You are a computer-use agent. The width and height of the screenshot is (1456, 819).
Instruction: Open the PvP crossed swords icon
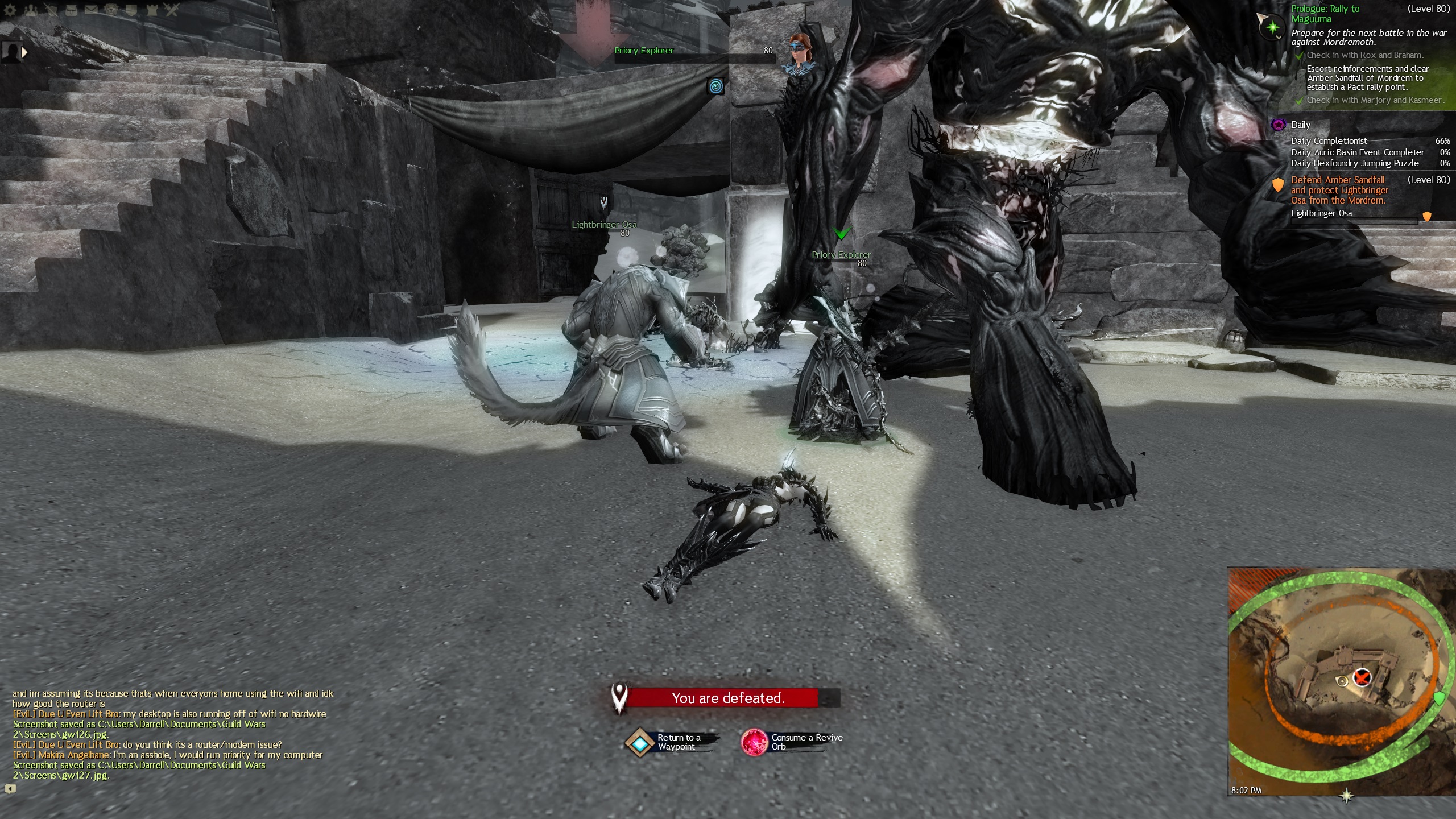point(172,10)
